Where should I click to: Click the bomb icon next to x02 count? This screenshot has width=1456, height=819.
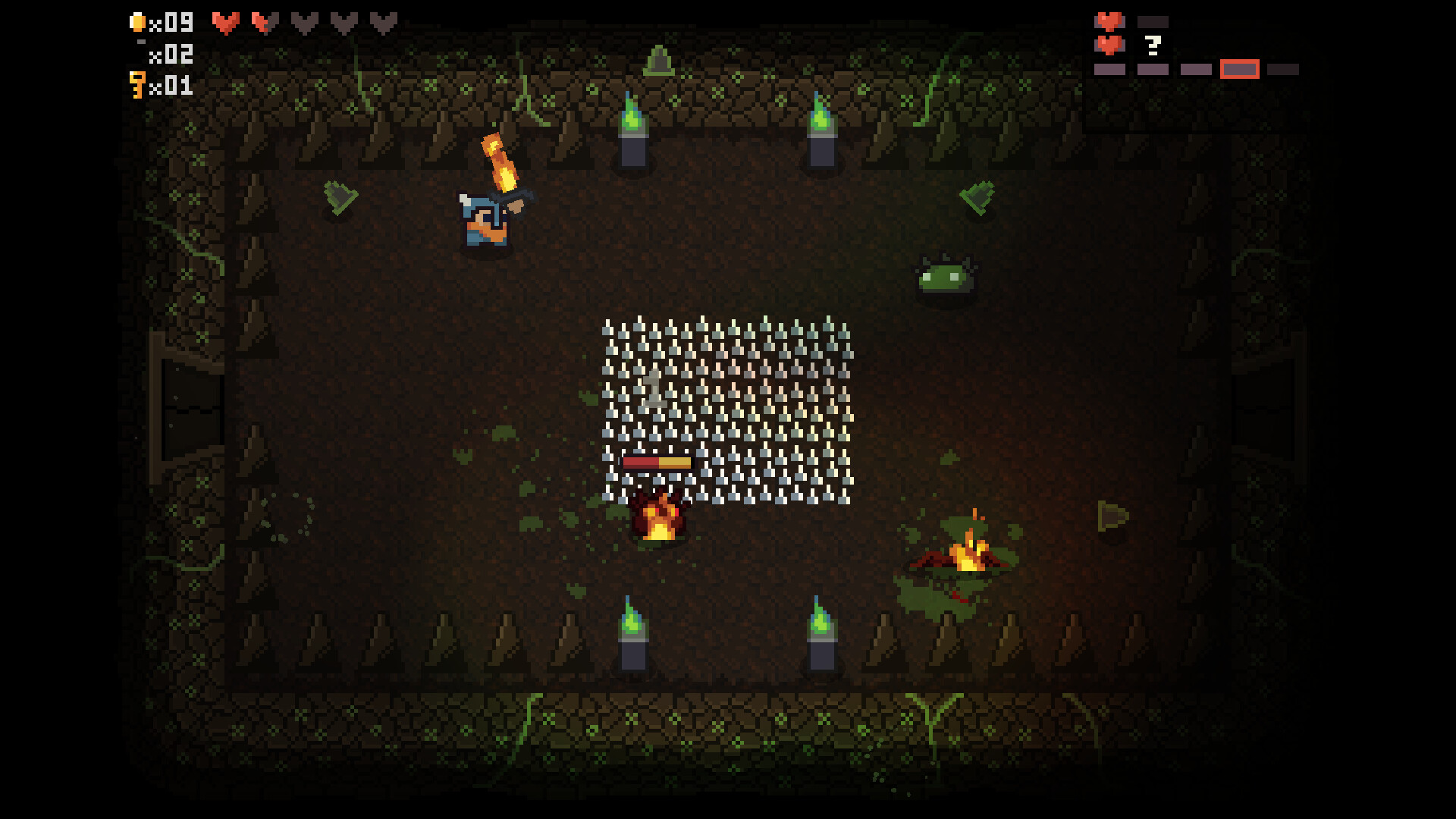click(142, 42)
